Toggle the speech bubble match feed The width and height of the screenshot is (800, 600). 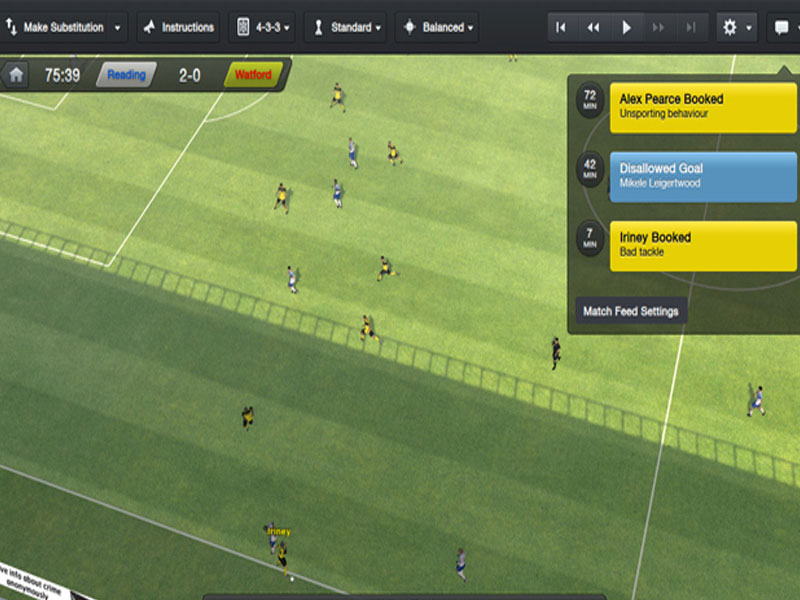[785, 27]
